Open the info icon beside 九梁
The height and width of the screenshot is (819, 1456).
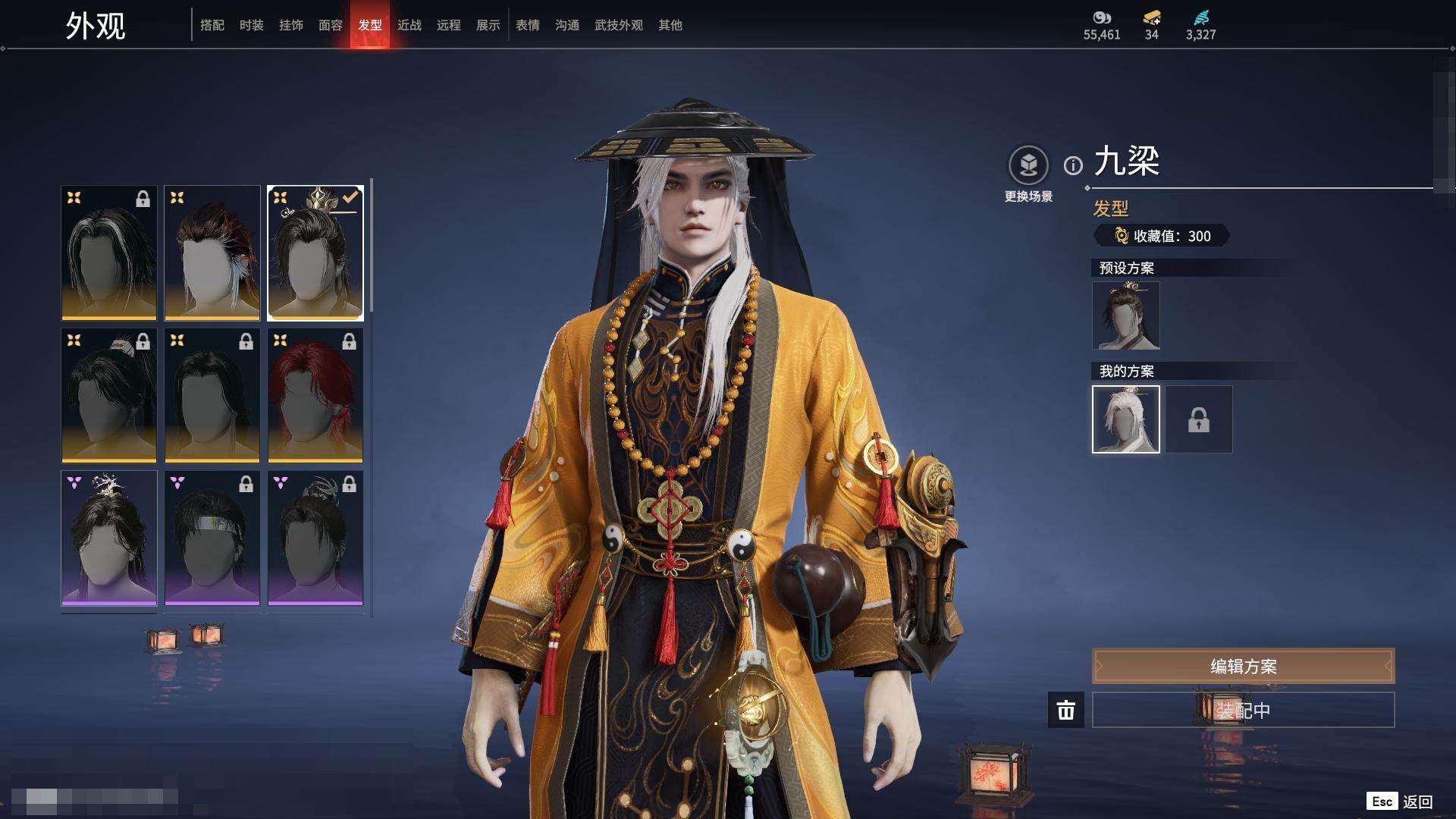[x=1073, y=165]
